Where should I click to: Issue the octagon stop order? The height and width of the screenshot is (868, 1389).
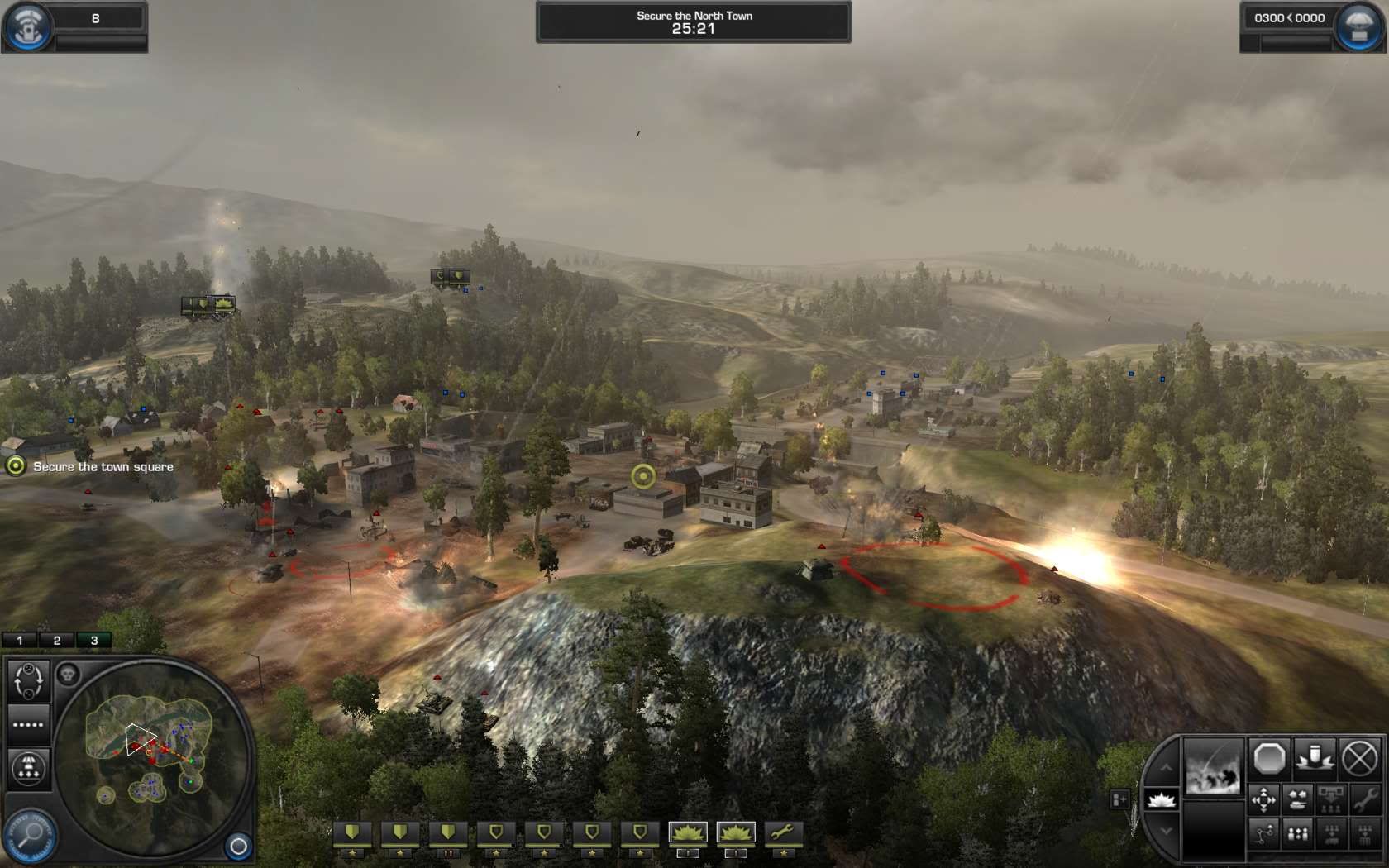click(x=1268, y=758)
